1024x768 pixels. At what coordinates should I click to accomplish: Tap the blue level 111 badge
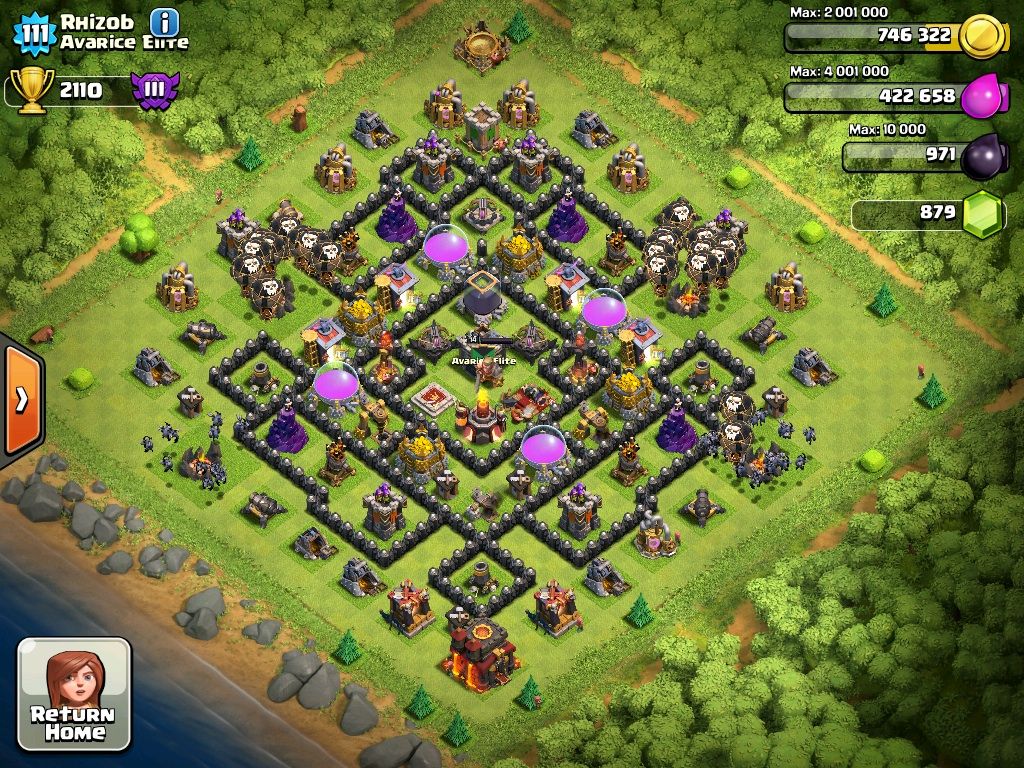34,33
